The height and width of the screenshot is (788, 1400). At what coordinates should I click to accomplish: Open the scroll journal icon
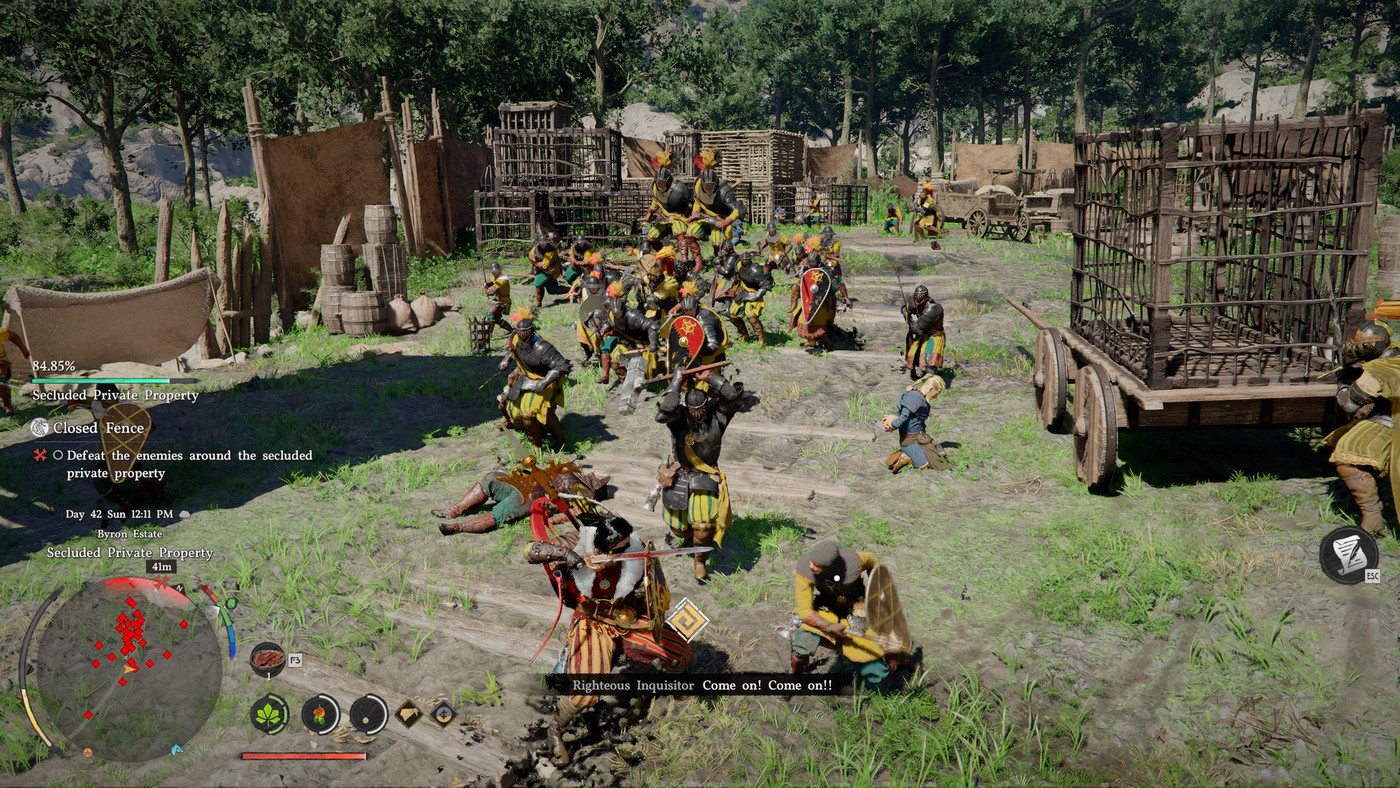point(1347,555)
